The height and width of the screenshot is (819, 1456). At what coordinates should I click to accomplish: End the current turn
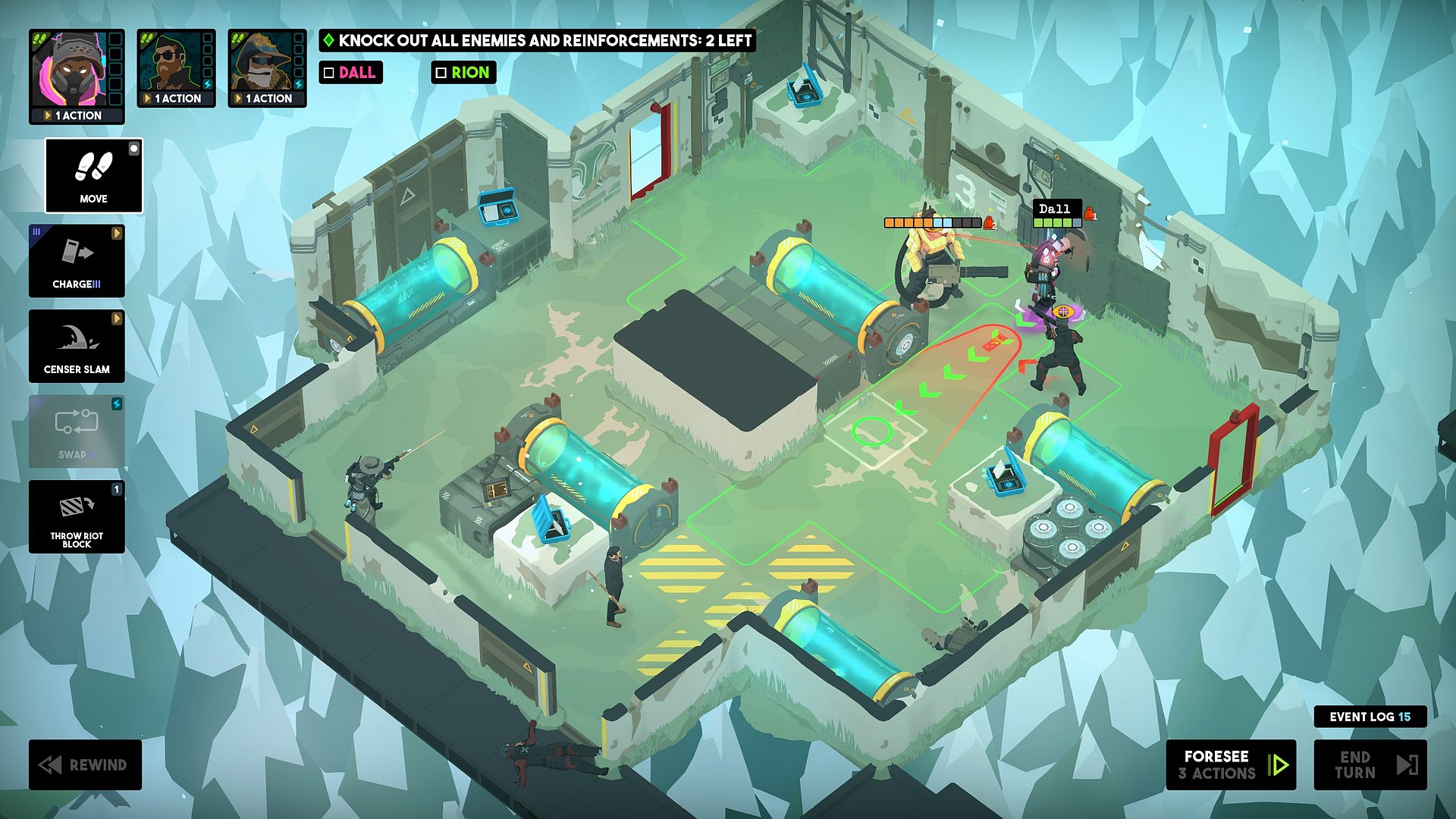point(1370,764)
